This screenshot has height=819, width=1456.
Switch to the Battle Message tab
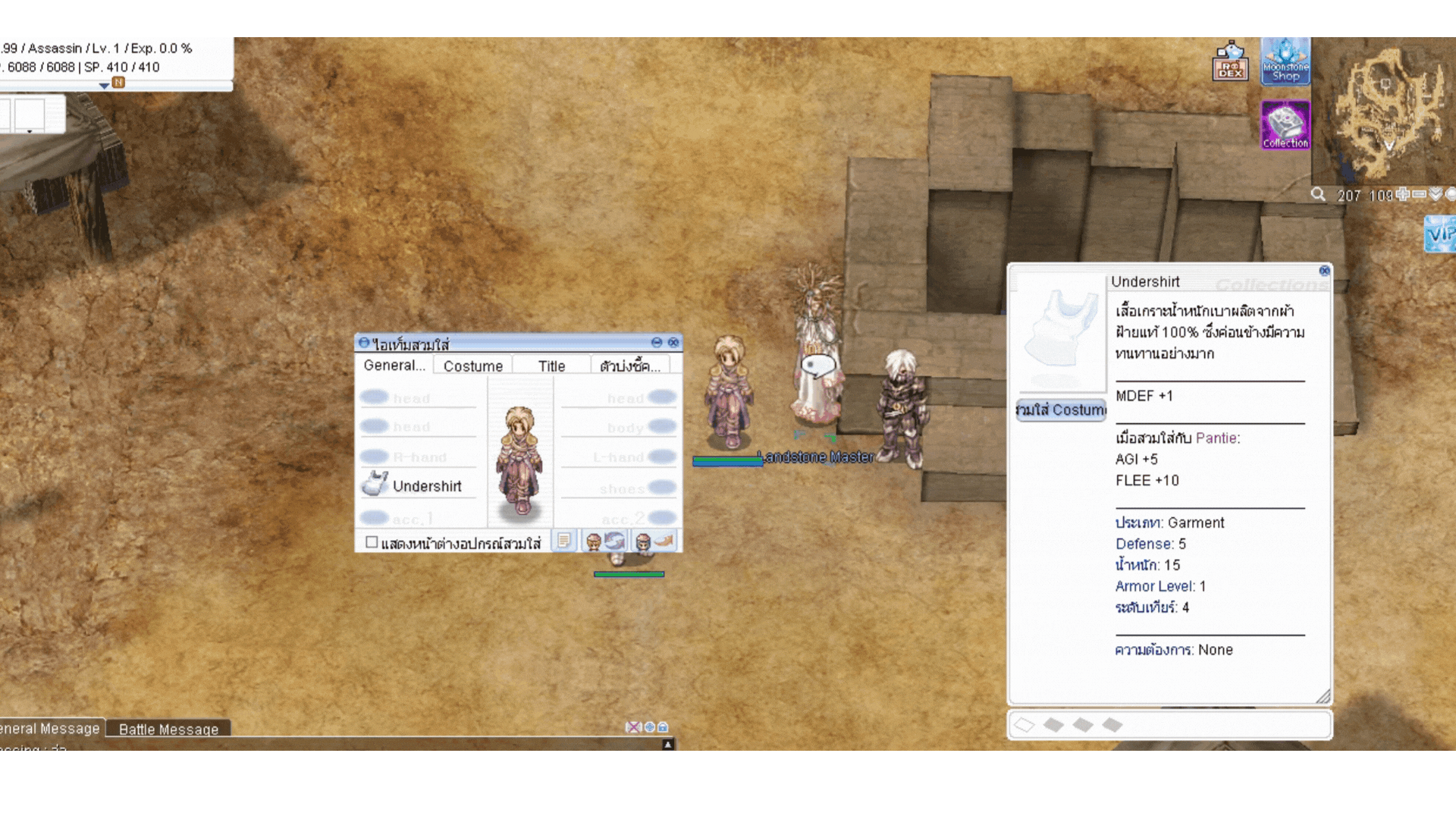(x=168, y=729)
